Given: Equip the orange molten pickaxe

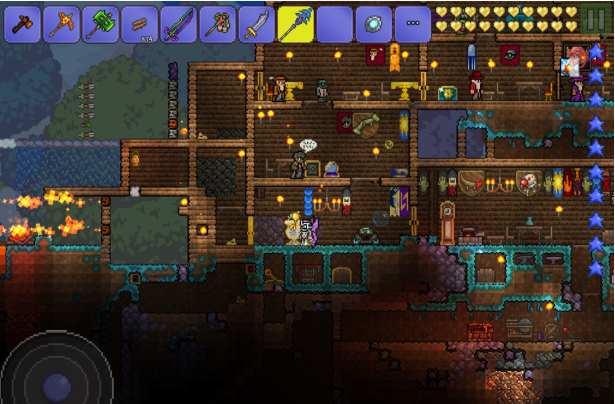Looking at the screenshot, I should pyautogui.click(x=61, y=24).
